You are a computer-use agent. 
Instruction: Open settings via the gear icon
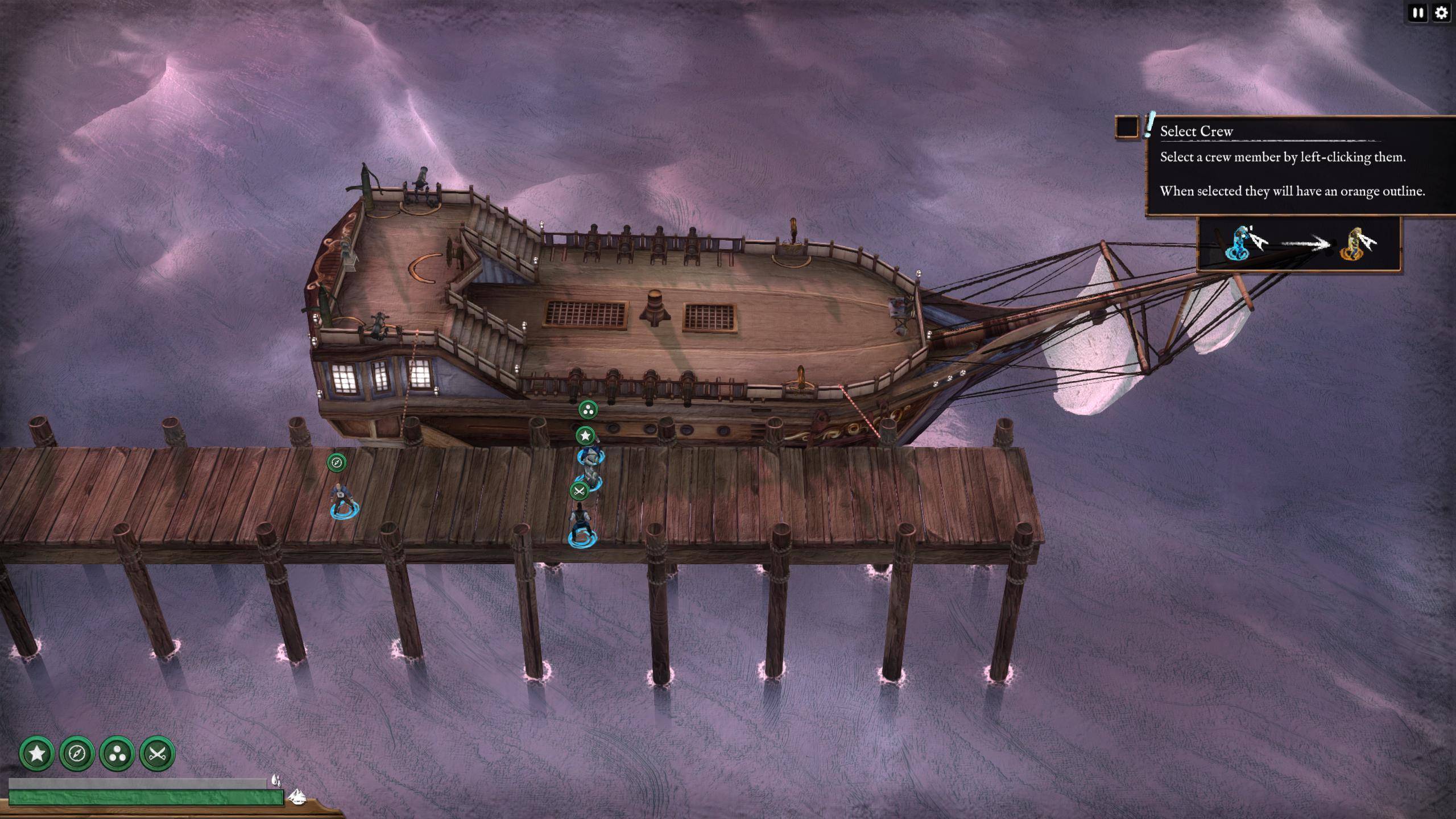(1441, 13)
